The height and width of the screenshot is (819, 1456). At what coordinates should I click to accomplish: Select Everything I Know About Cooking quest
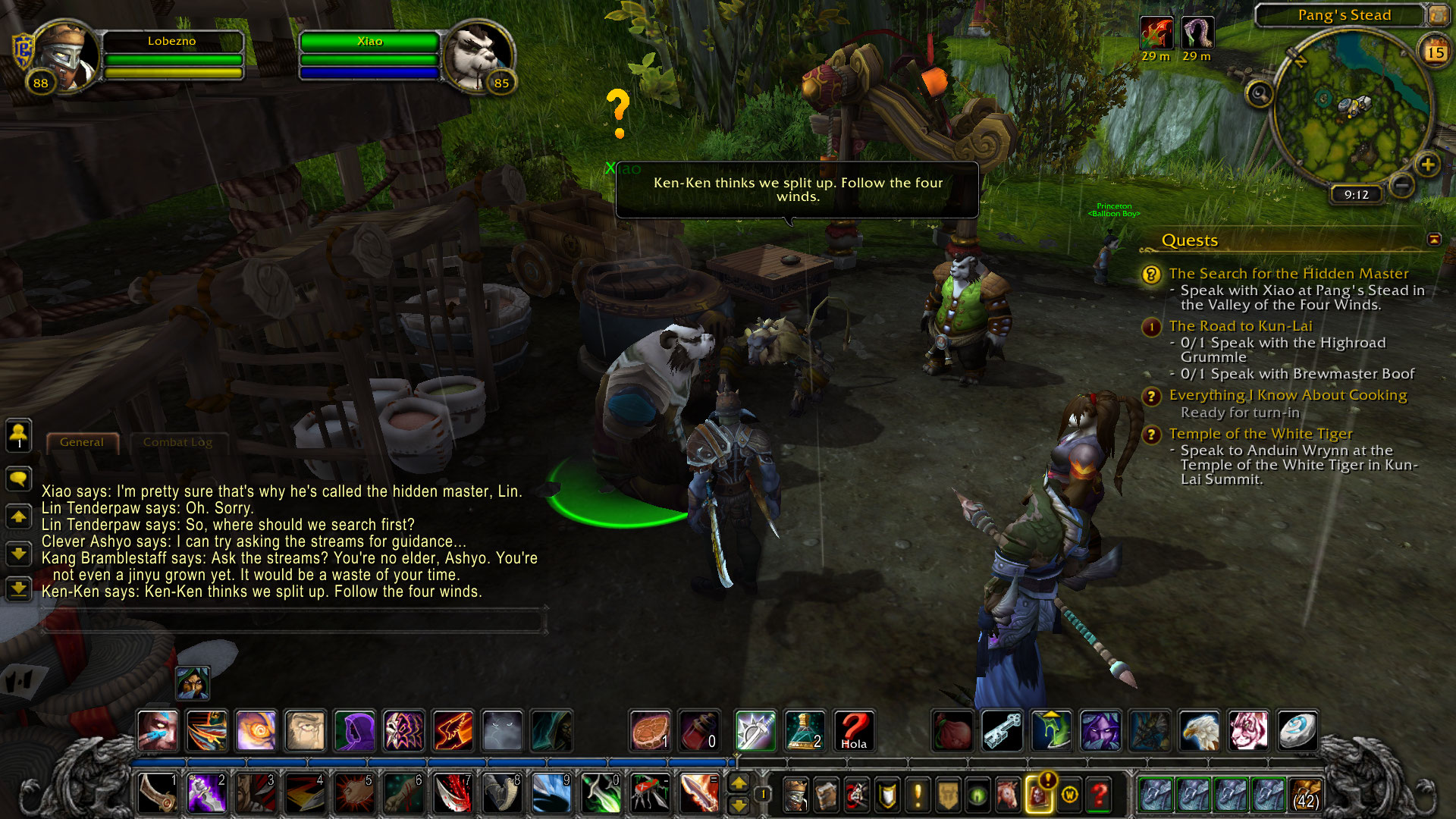[x=1288, y=395]
